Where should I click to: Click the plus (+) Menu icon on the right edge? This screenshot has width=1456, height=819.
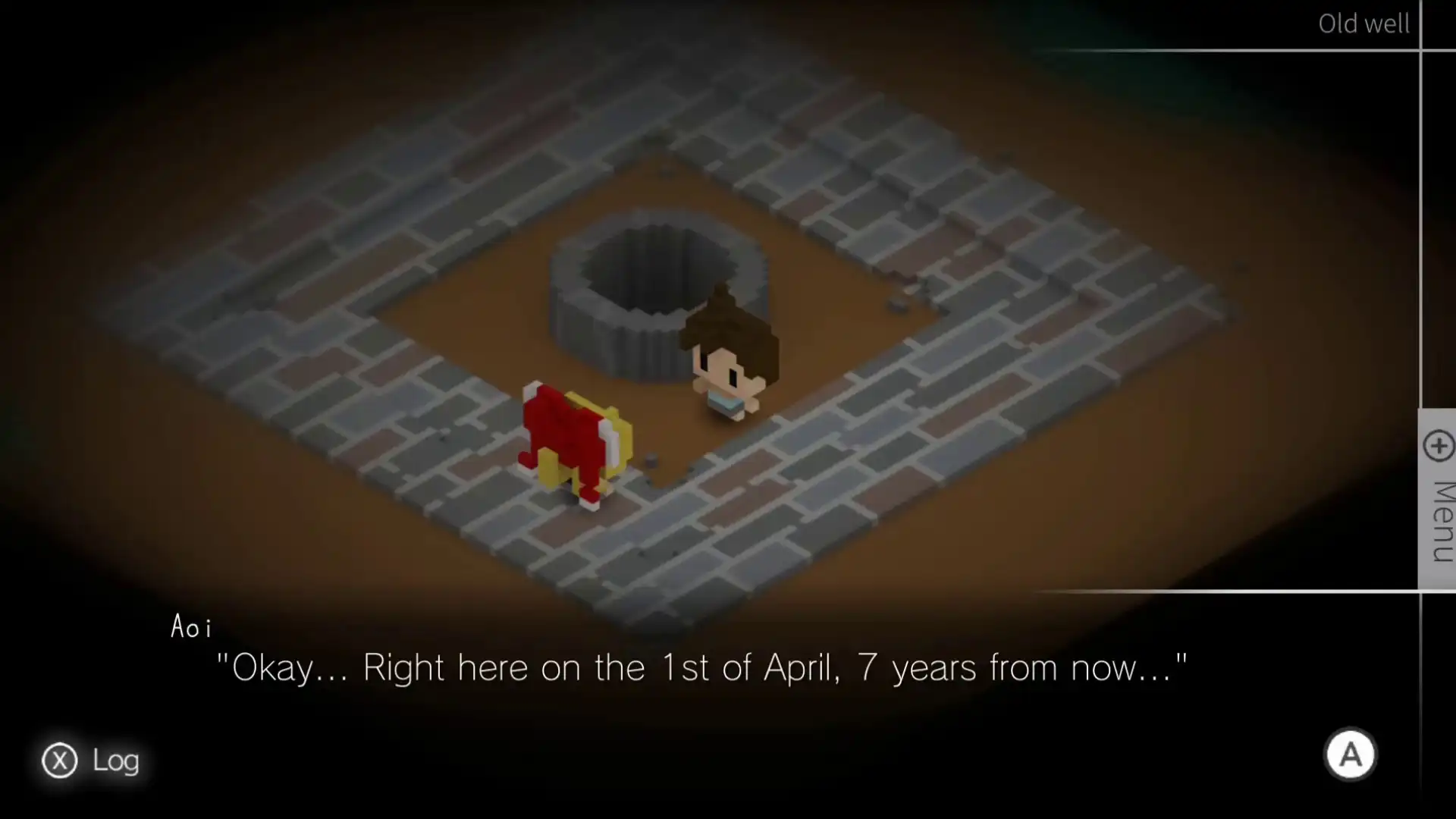click(x=1438, y=447)
